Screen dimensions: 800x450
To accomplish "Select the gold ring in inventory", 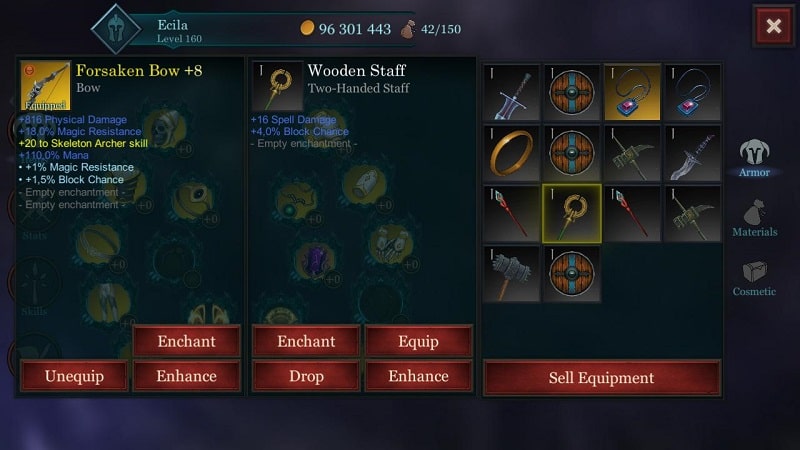I will [511, 153].
